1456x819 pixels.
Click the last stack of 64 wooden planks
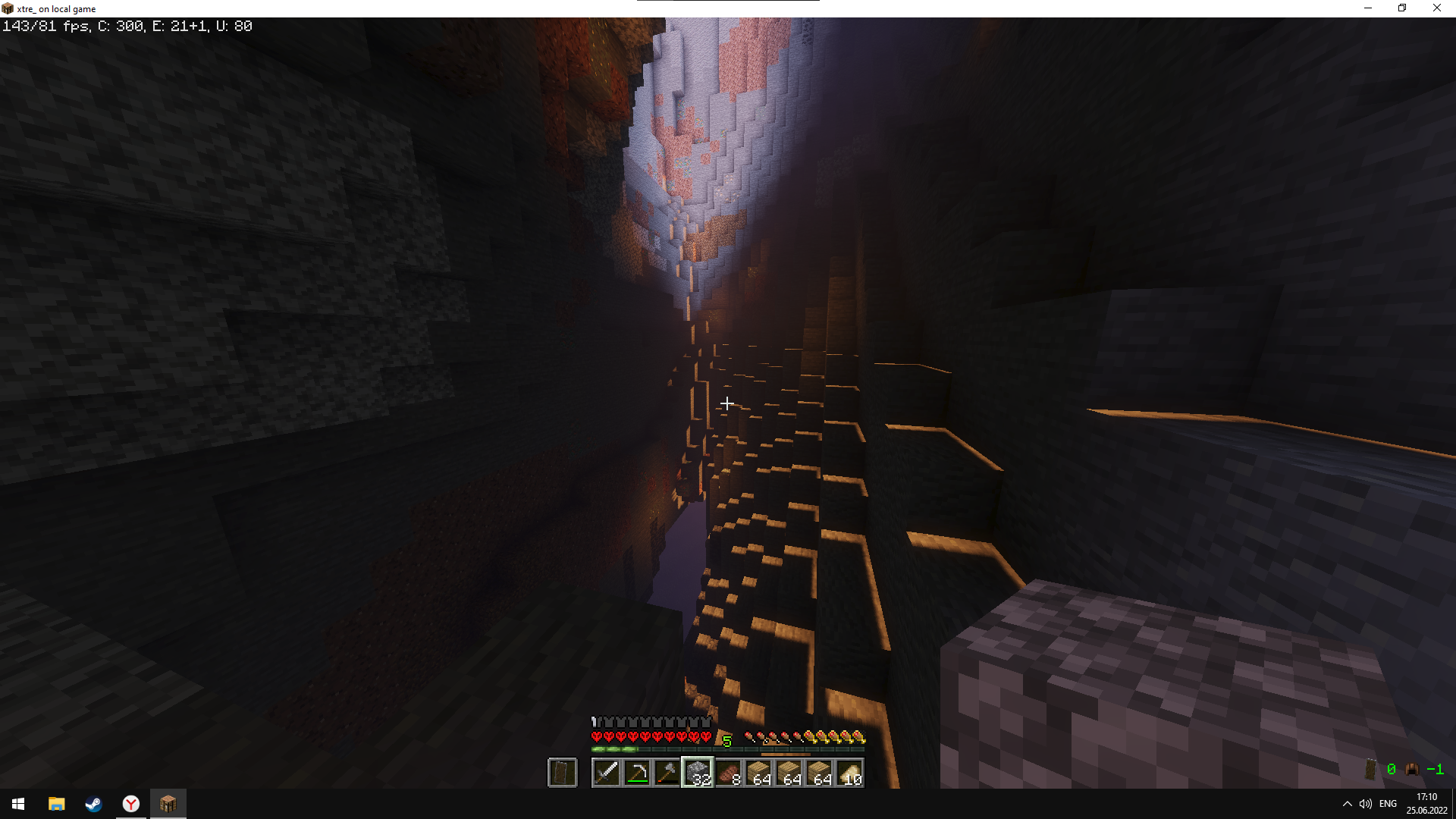820,771
